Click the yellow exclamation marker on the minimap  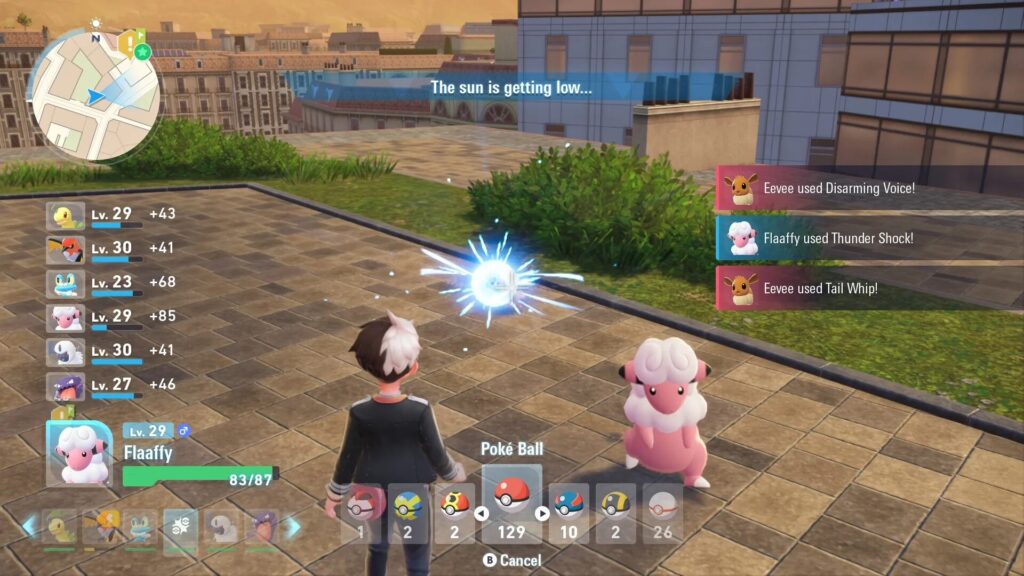pyautogui.click(x=125, y=42)
